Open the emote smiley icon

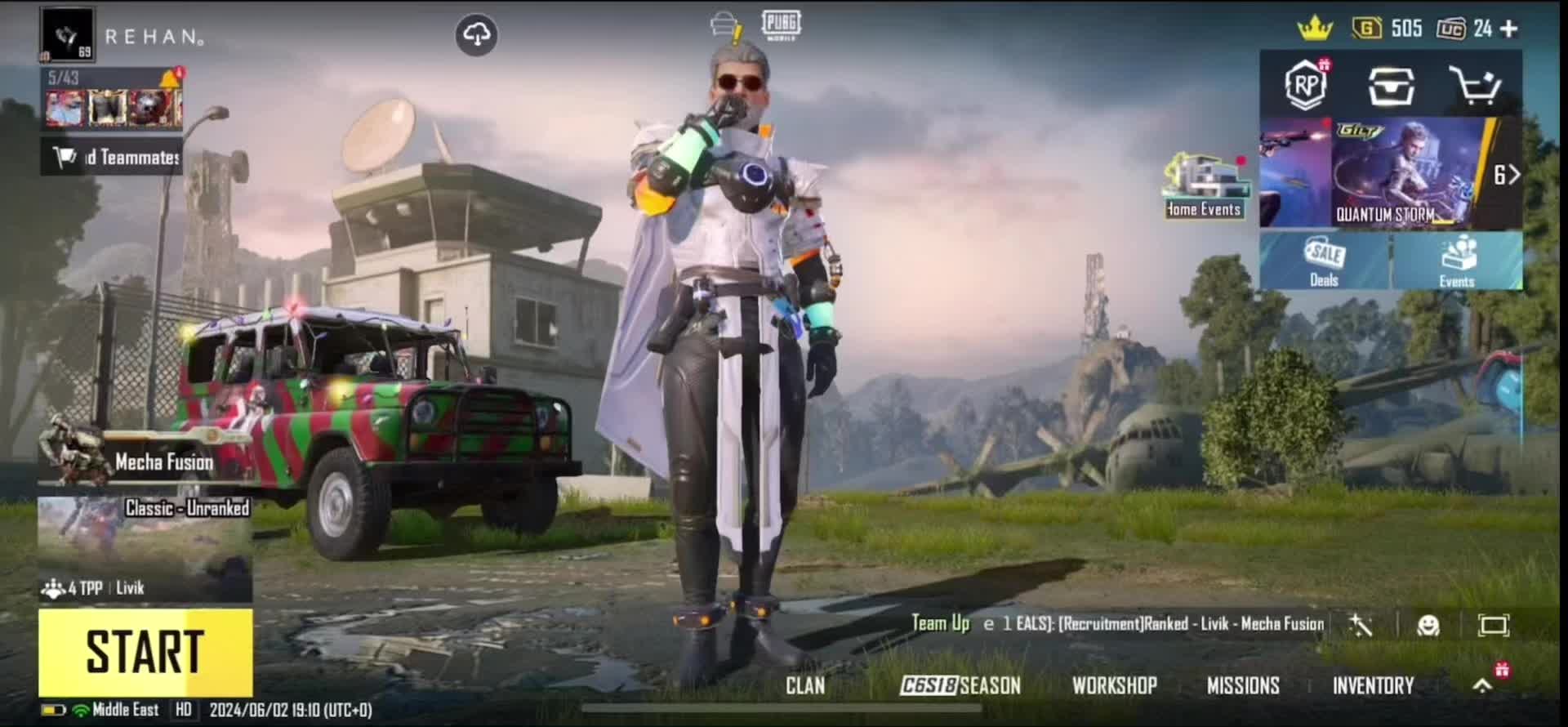[1428, 626]
